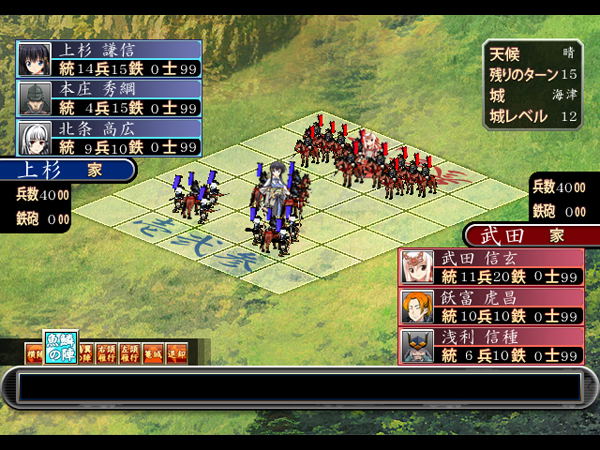This screenshot has height=450, width=600.
Task: Click 飫富虎昌's enemy unit row
Action: tap(490, 306)
